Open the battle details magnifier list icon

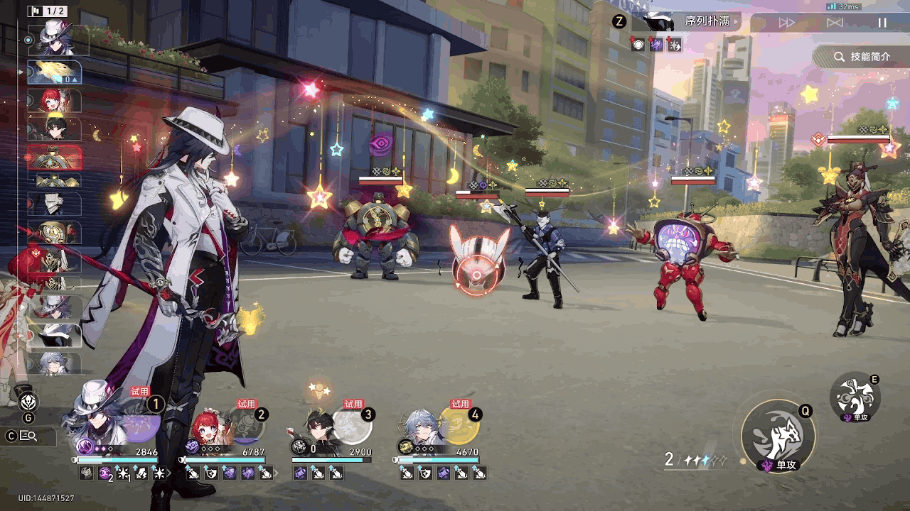click(x=29, y=436)
